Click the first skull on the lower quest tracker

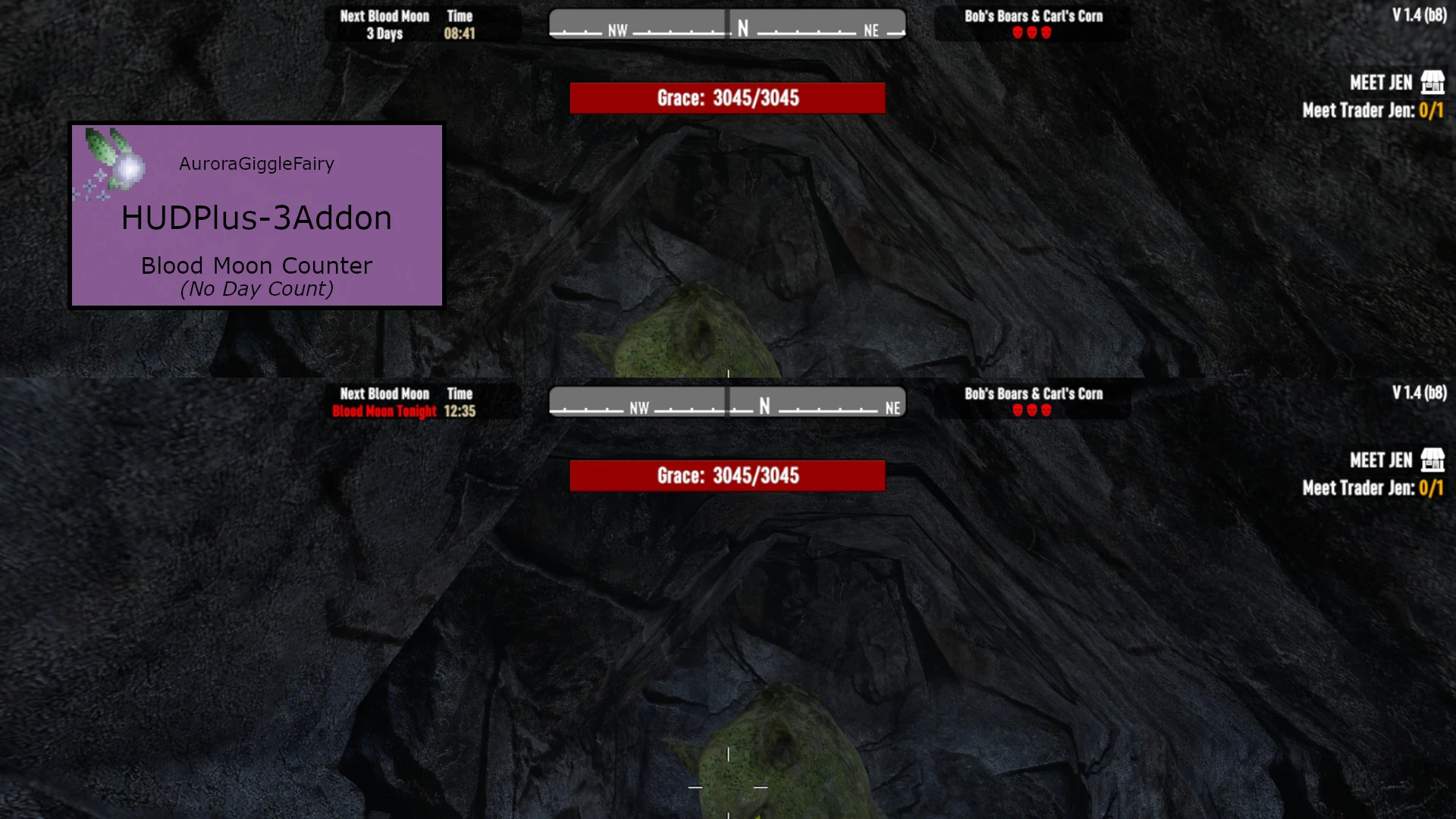[1016, 409]
